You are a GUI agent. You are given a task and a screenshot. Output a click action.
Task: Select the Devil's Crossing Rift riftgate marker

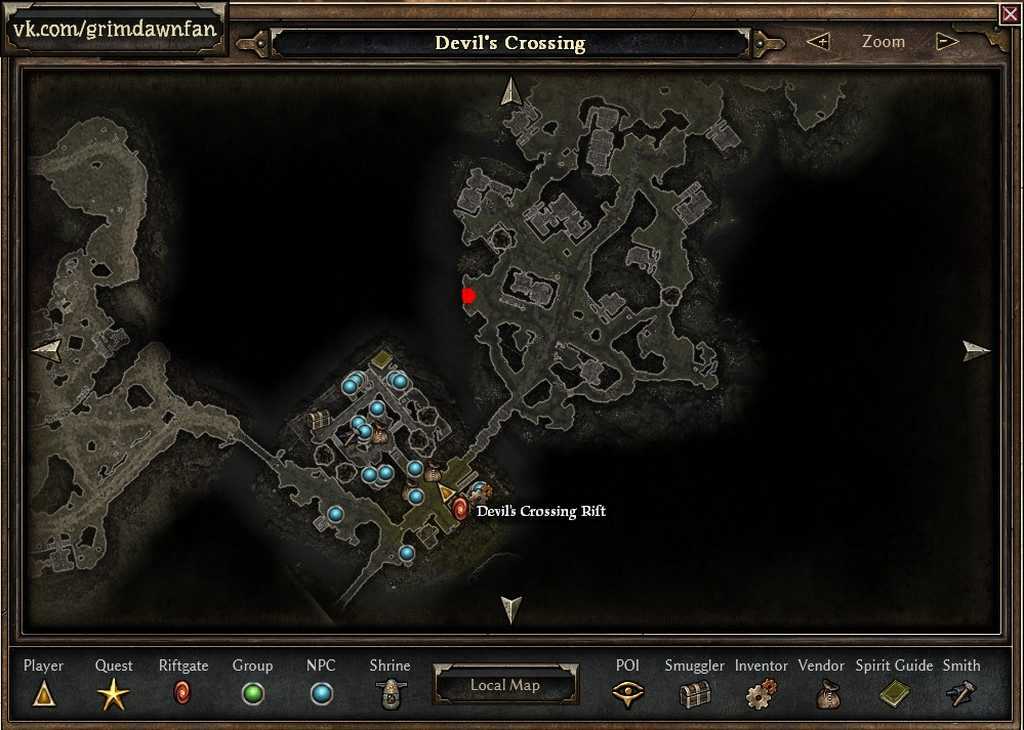click(460, 510)
